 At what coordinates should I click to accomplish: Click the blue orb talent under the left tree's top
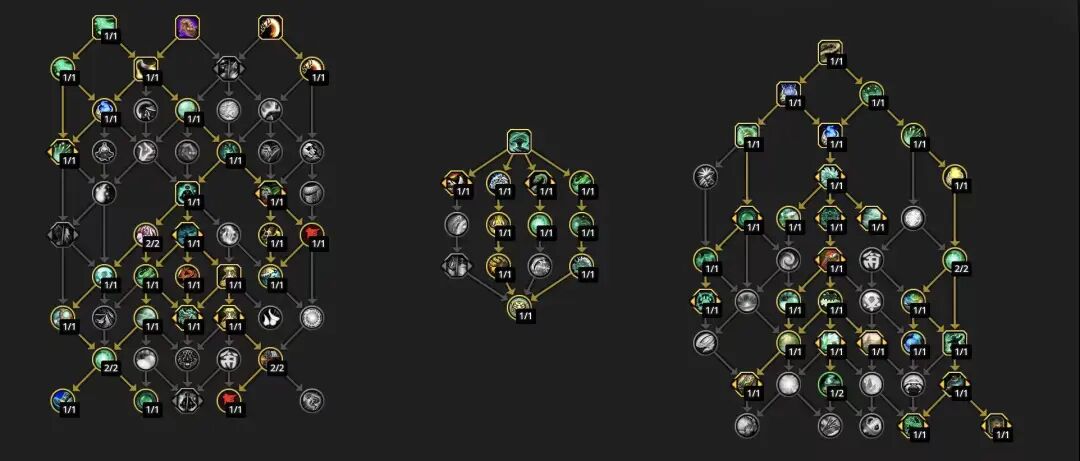pyautogui.click(x=104, y=110)
